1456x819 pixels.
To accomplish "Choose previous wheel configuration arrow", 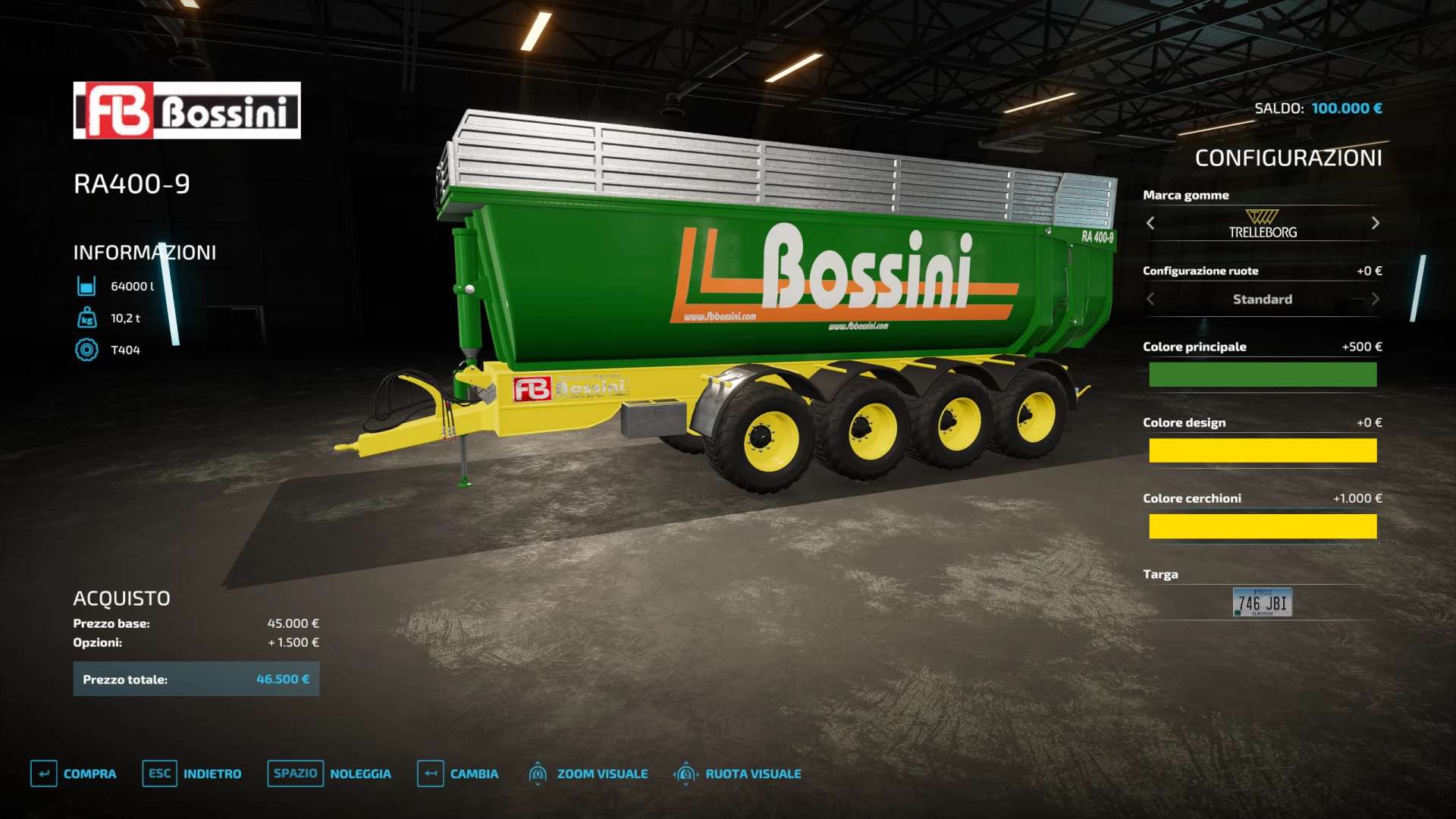I will click(1150, 299).
